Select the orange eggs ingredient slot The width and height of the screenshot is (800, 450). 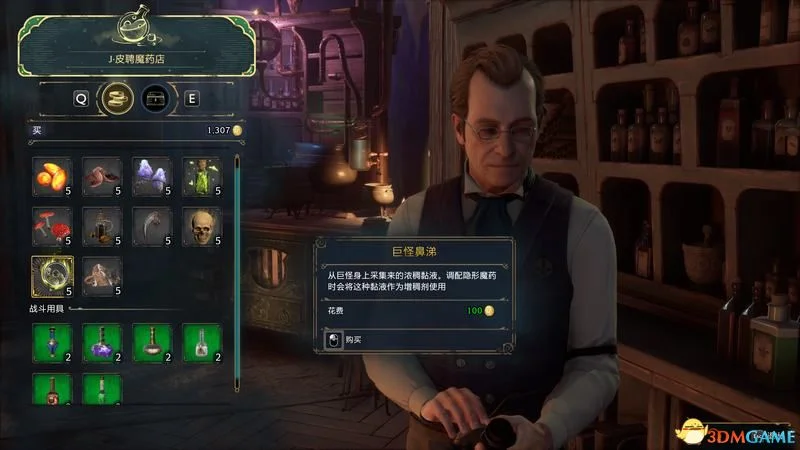(51, 177)
